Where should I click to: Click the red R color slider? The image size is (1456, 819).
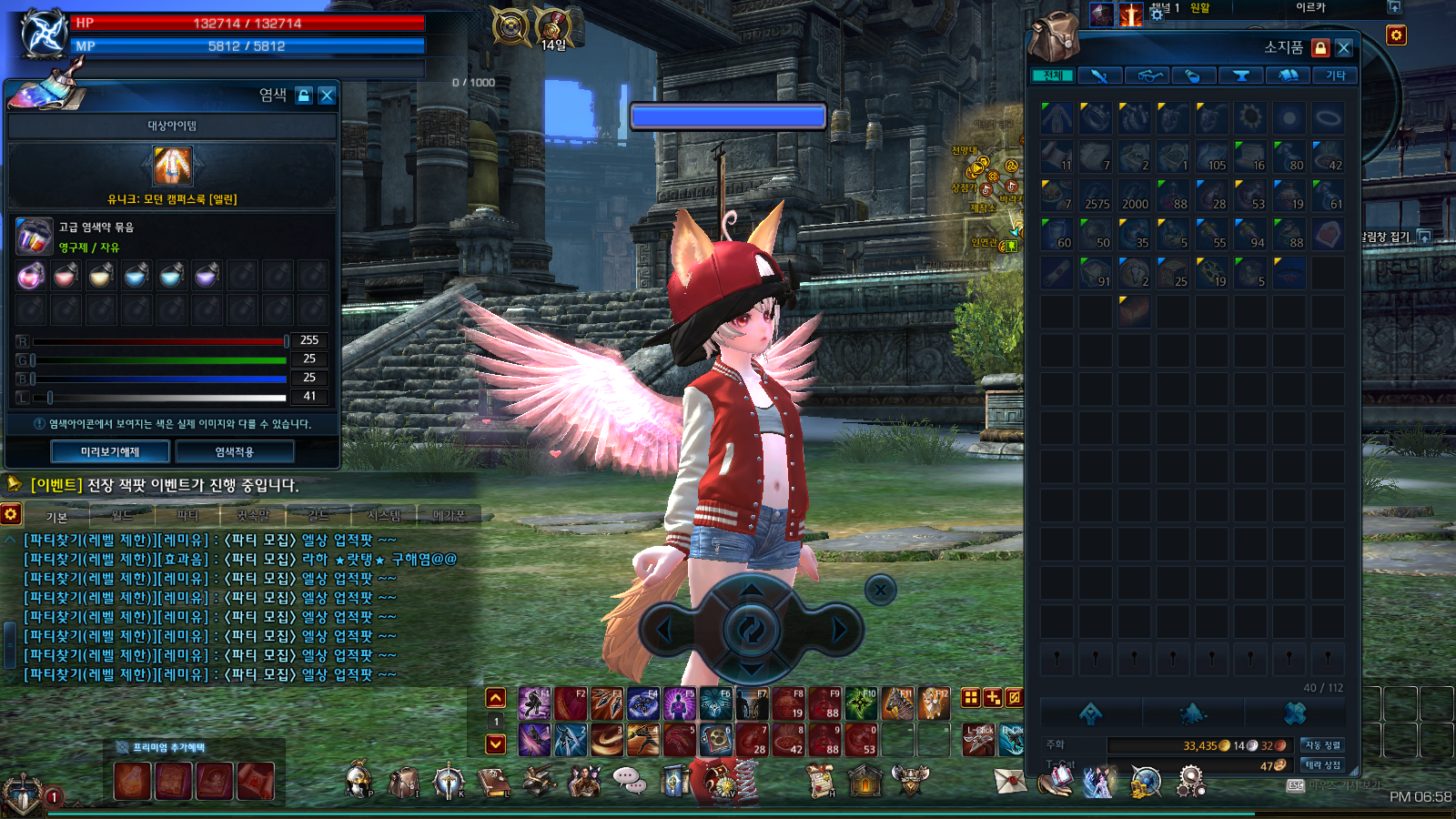pos(159,341)
